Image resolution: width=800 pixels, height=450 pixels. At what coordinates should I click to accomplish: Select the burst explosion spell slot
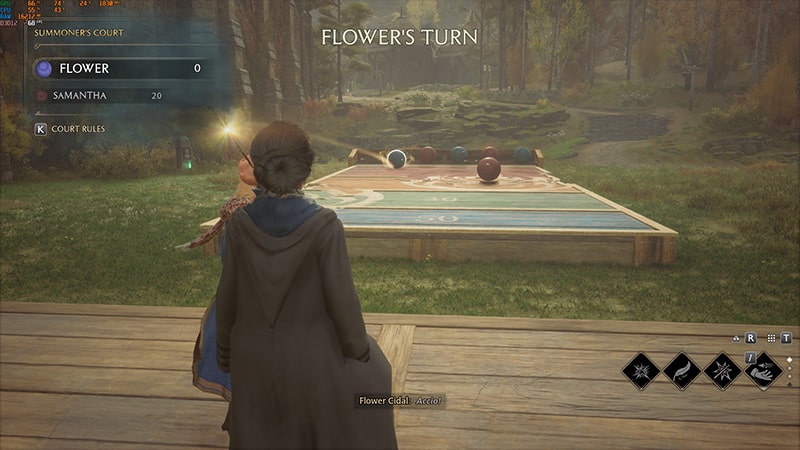(640, 370)
